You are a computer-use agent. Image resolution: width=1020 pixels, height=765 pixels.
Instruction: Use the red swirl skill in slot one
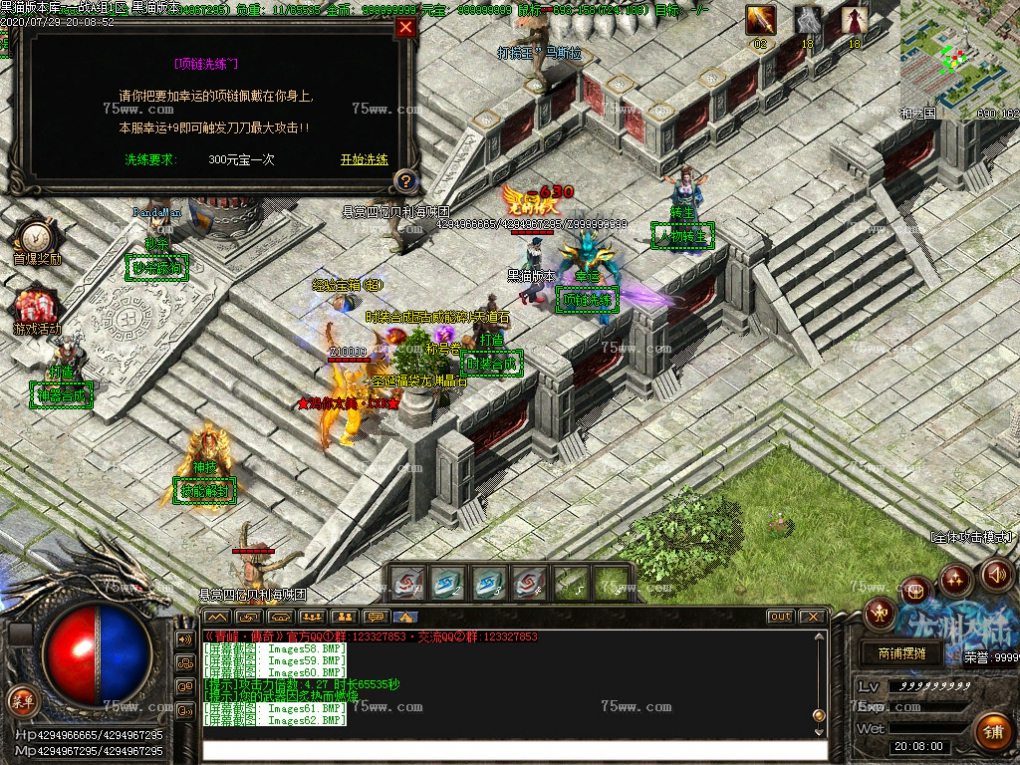408,582
